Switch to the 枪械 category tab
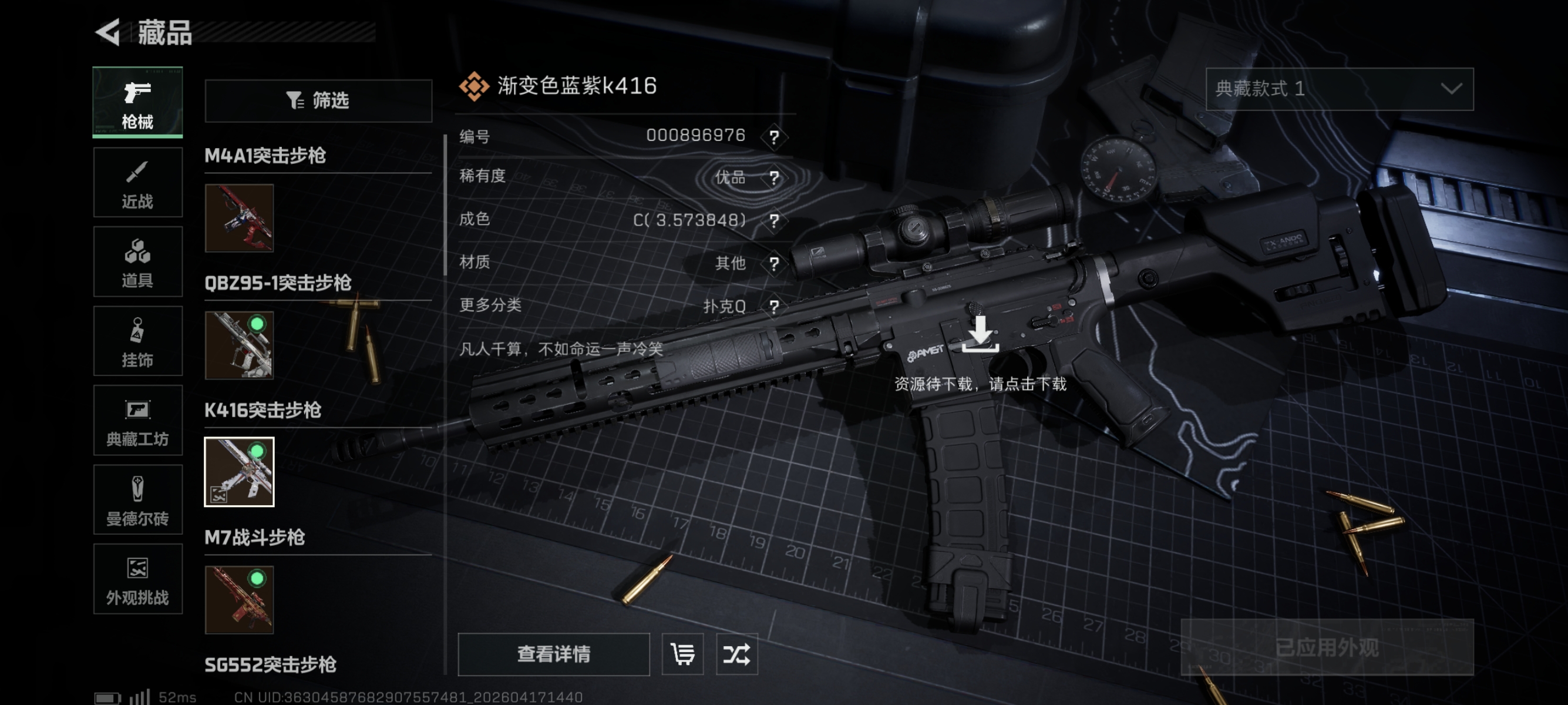The height and width of the screenshot is (705, 1568). 137,102
